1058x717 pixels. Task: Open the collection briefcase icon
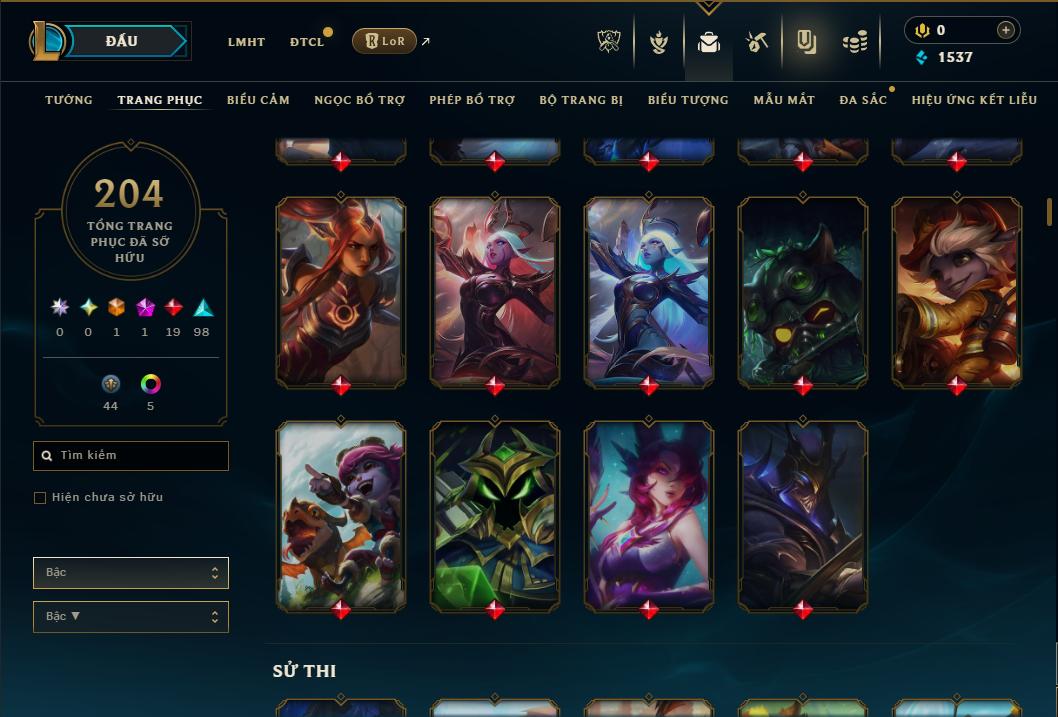coord(709,42)
